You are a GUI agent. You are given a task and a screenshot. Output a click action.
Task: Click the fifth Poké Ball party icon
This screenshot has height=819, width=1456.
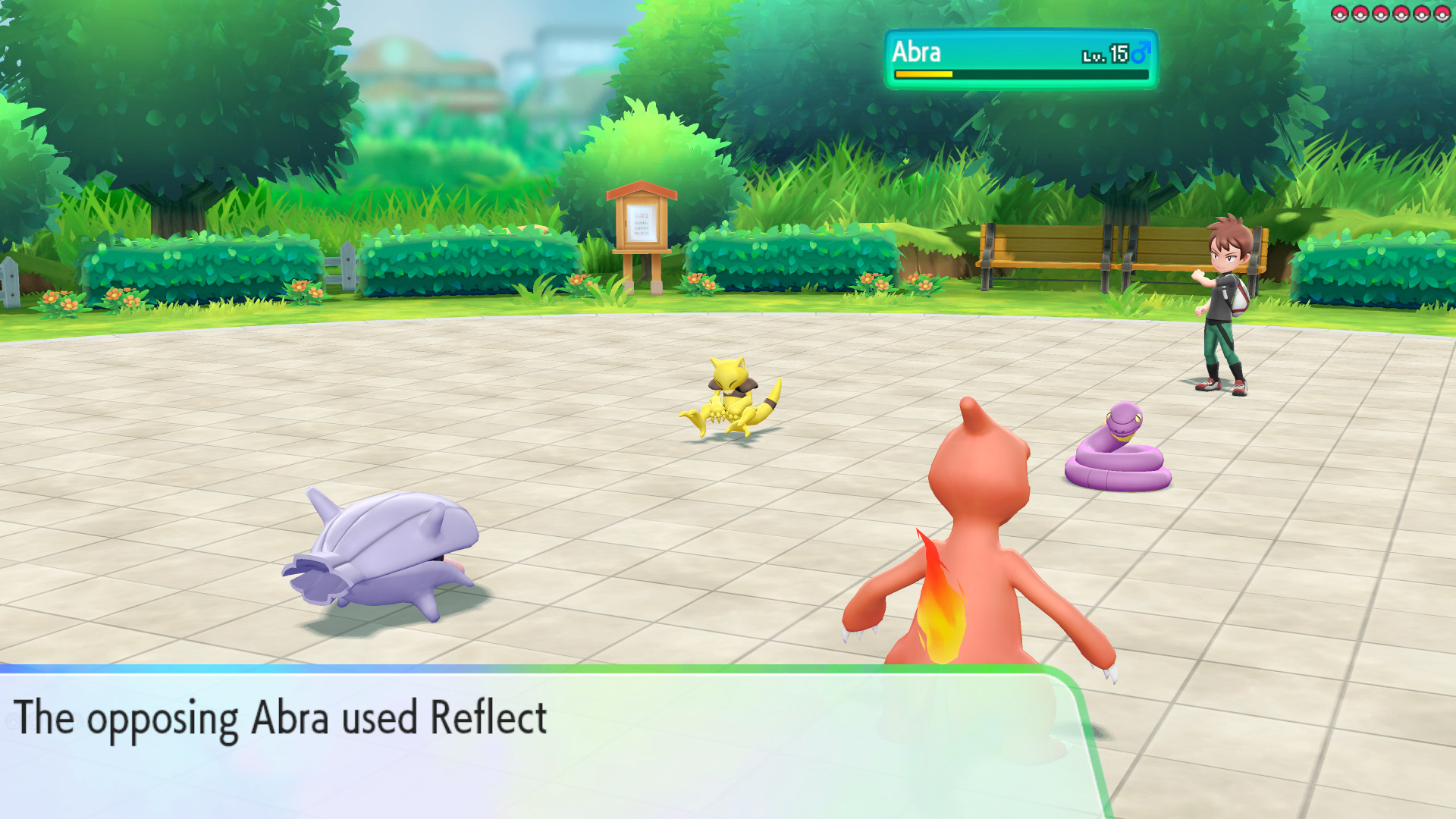[1420, 13]
